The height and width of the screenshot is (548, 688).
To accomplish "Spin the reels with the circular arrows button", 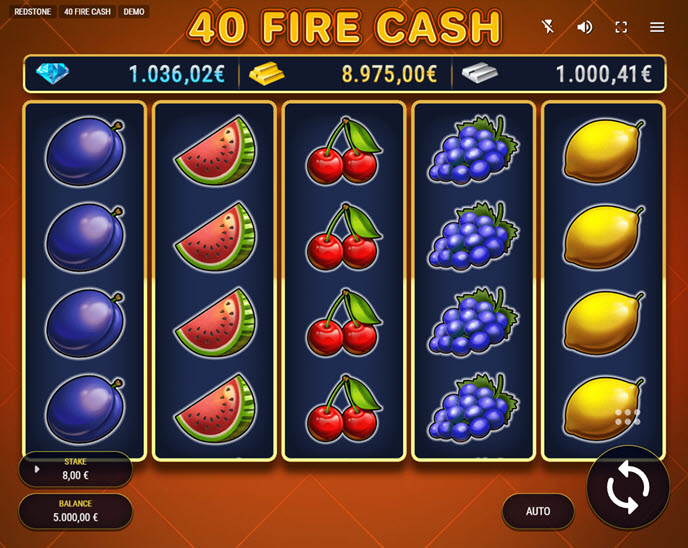I will [x=627, y=487].
